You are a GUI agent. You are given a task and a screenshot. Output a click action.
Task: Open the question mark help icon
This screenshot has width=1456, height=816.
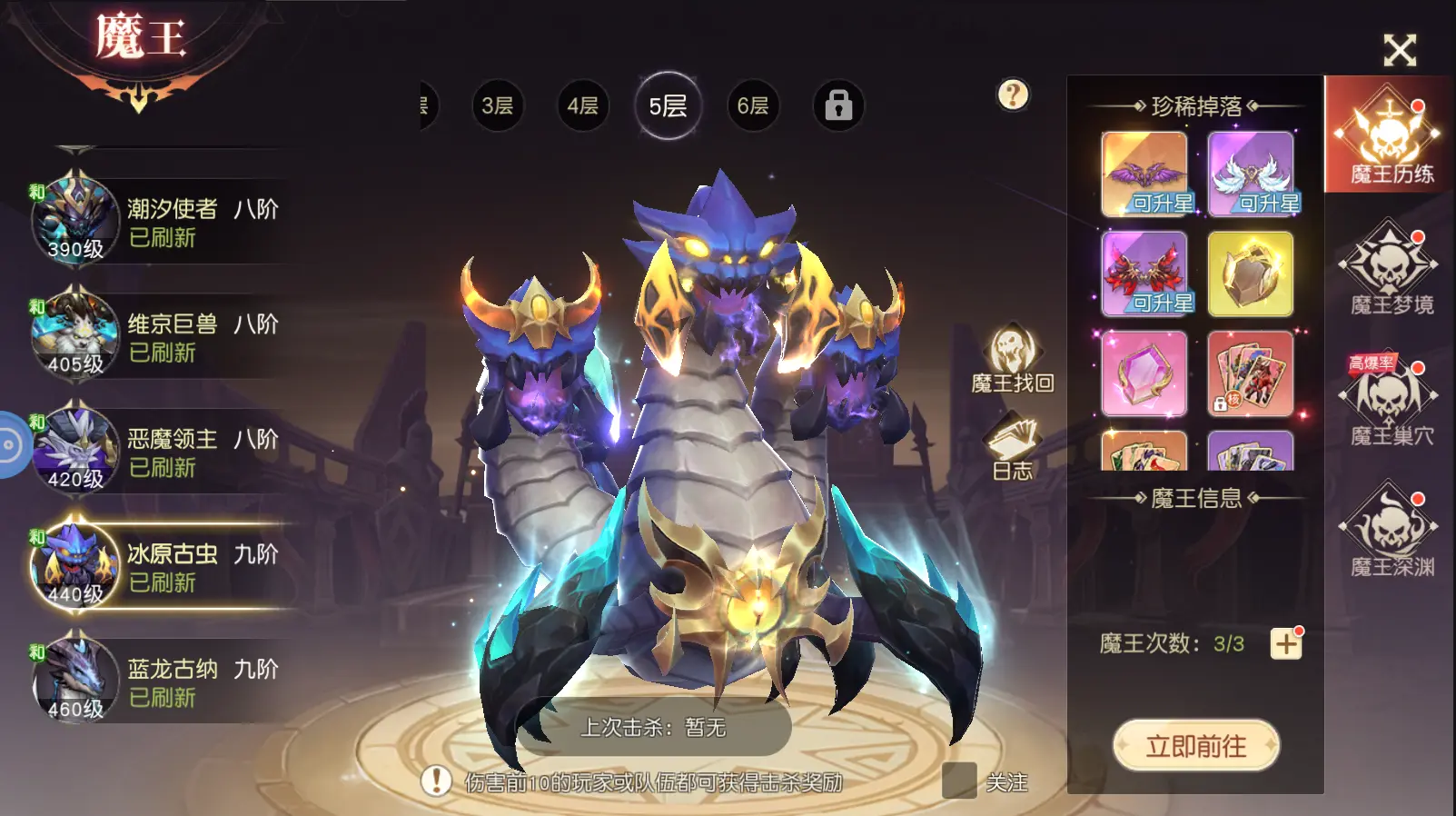coord(1013,95)
